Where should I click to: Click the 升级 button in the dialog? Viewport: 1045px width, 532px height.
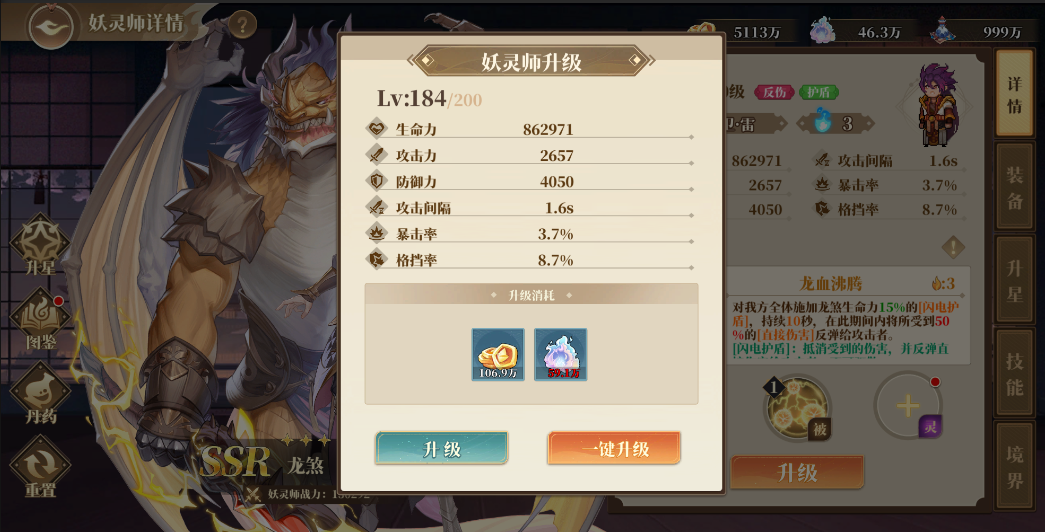pos(441,449)
